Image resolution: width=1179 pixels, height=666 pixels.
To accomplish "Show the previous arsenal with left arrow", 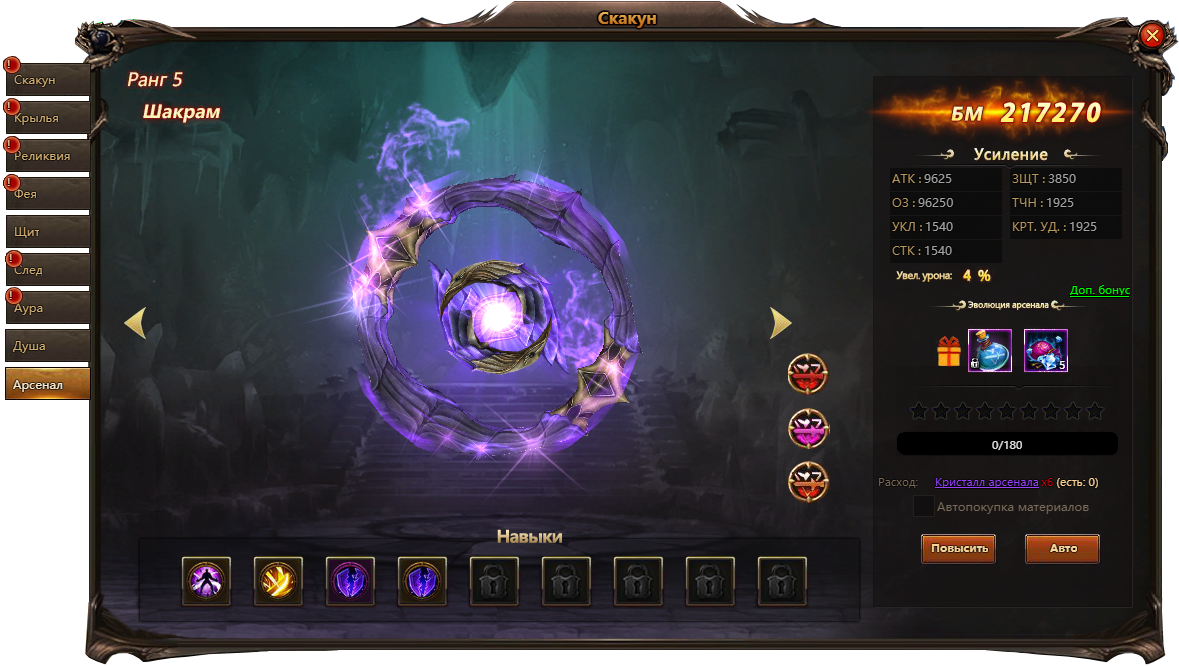I will click(x=135, y=323).
